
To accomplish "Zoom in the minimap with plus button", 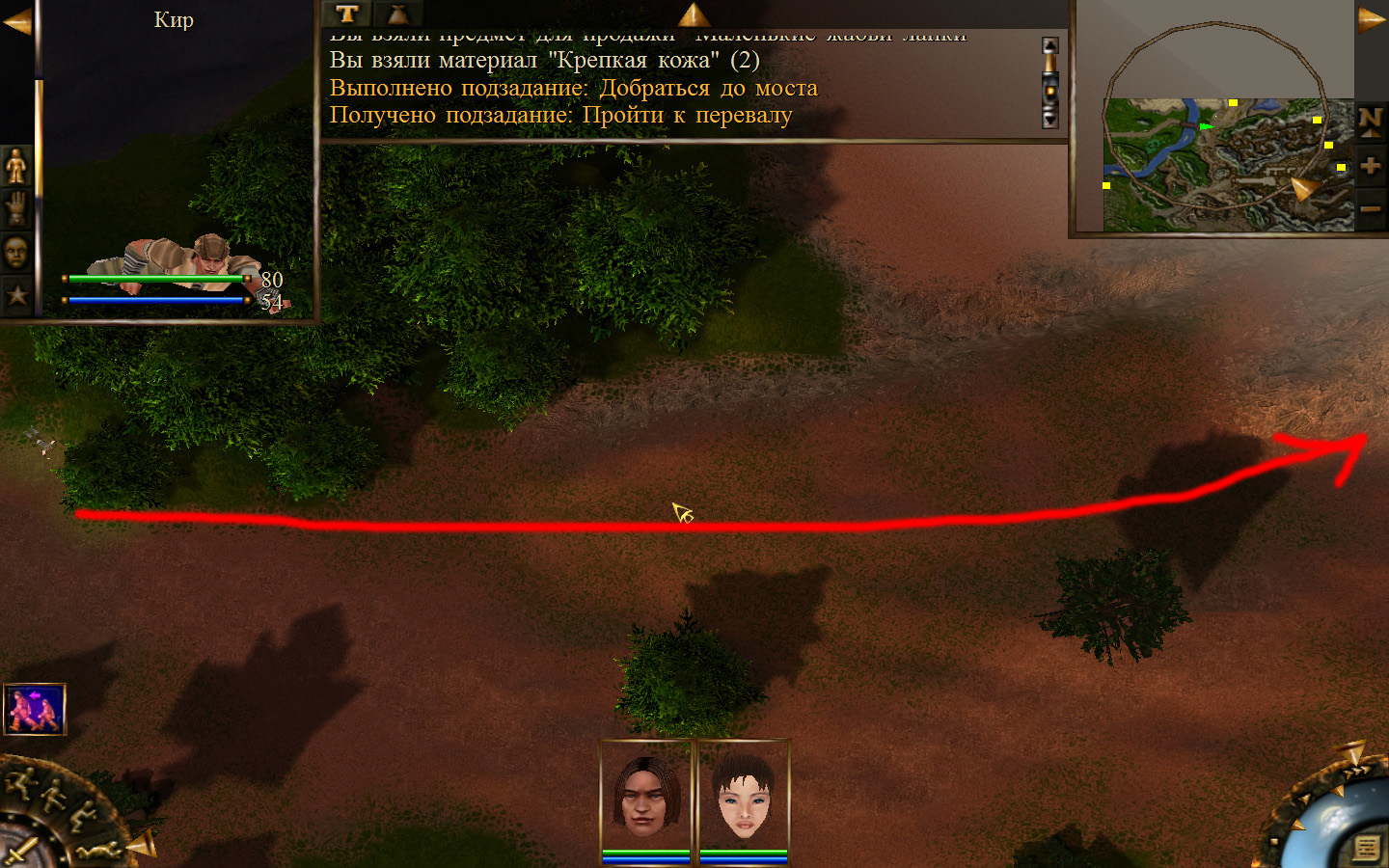I will tap(1370, 166).
